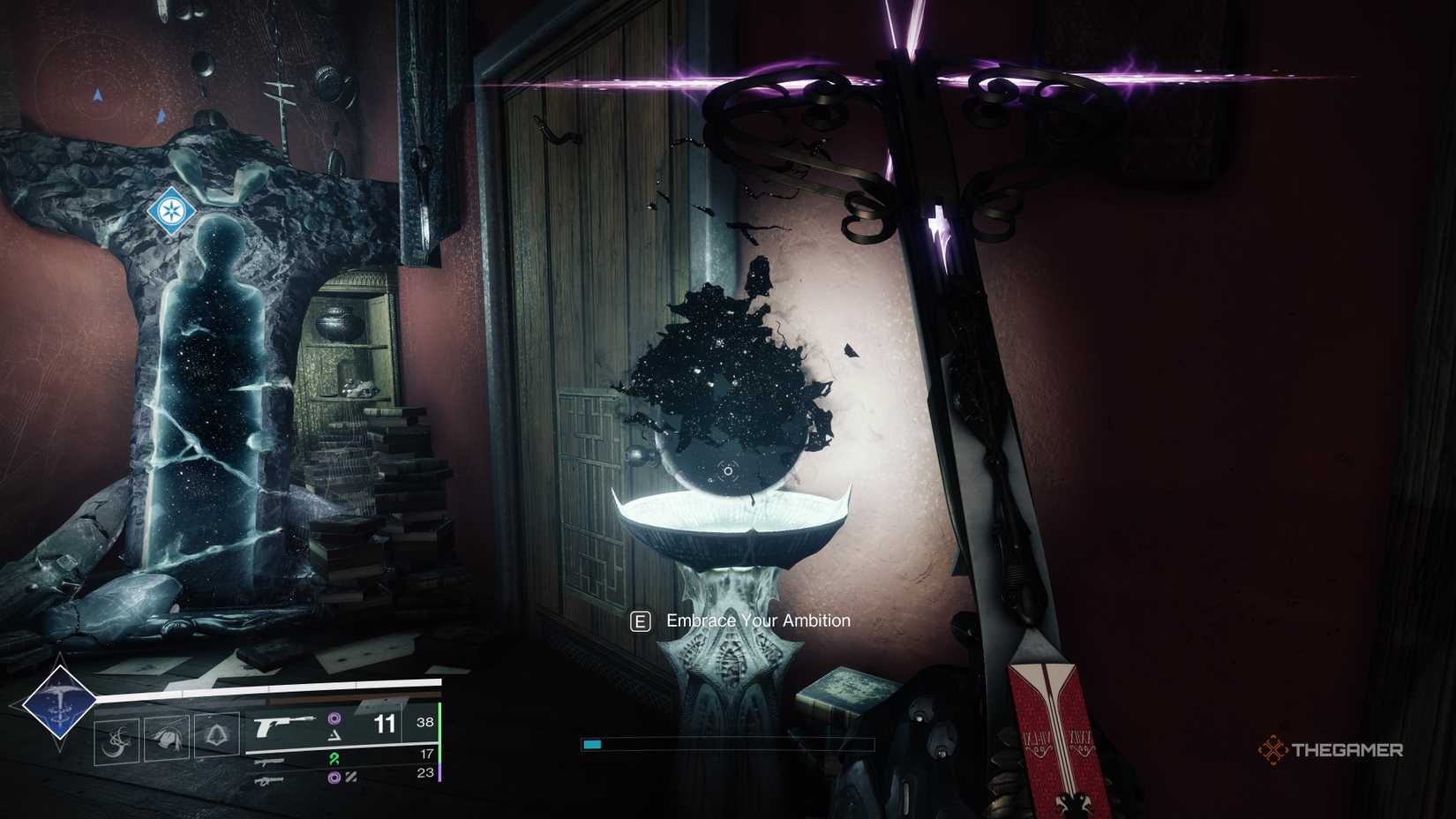Click the 38 kinetic reserve ammo counter
The height and width of the screenshot is (819, 1456).
tap(426, 722)
